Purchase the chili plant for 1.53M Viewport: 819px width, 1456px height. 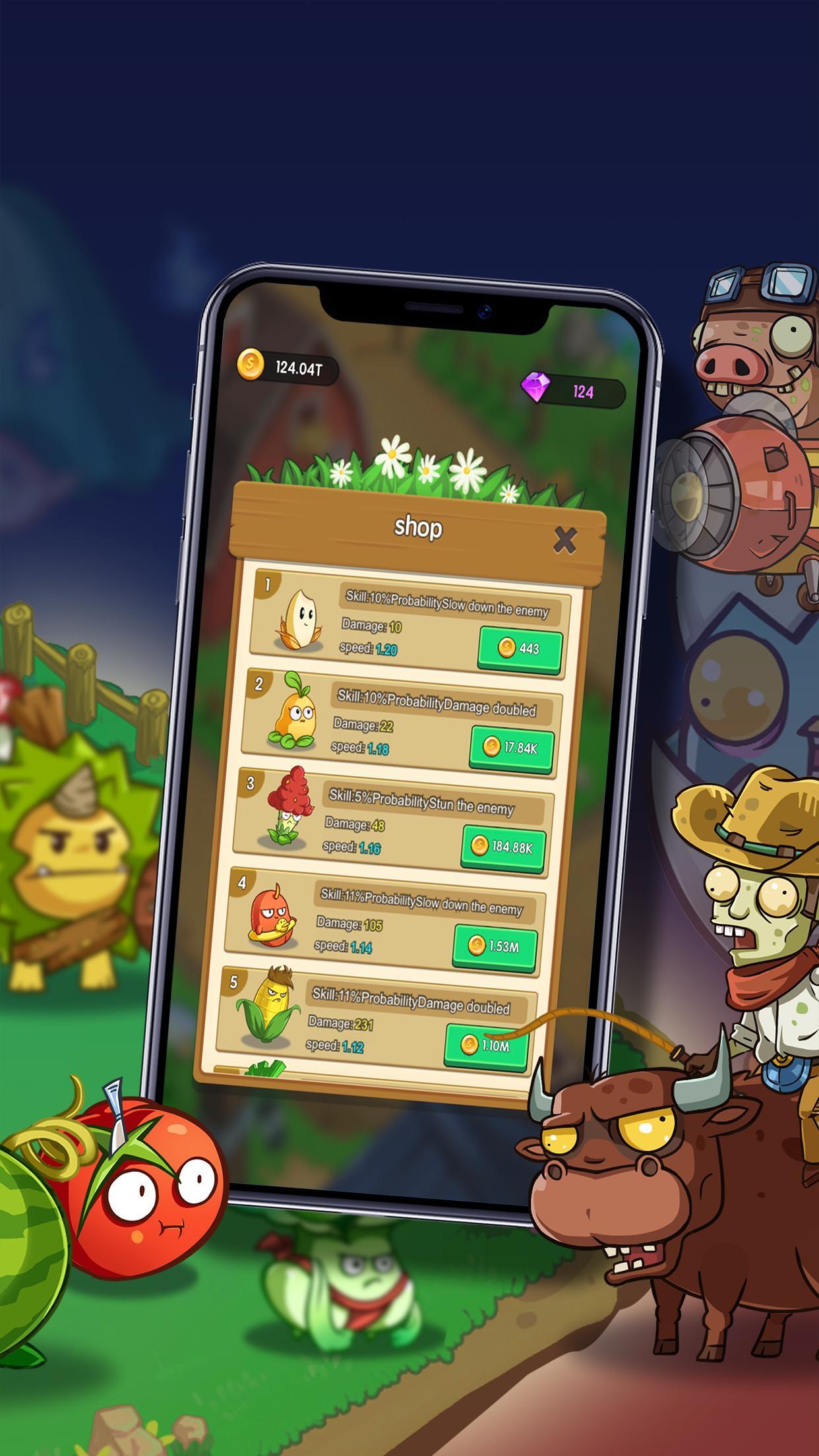495,946
